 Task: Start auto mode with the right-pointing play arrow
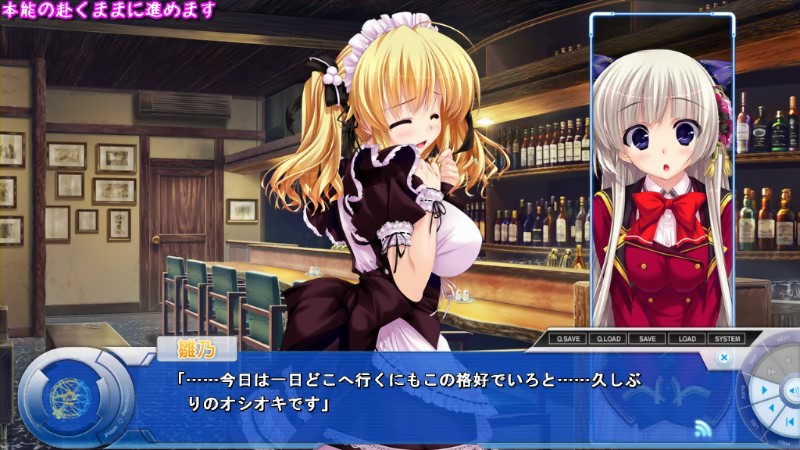click(763, 388)
